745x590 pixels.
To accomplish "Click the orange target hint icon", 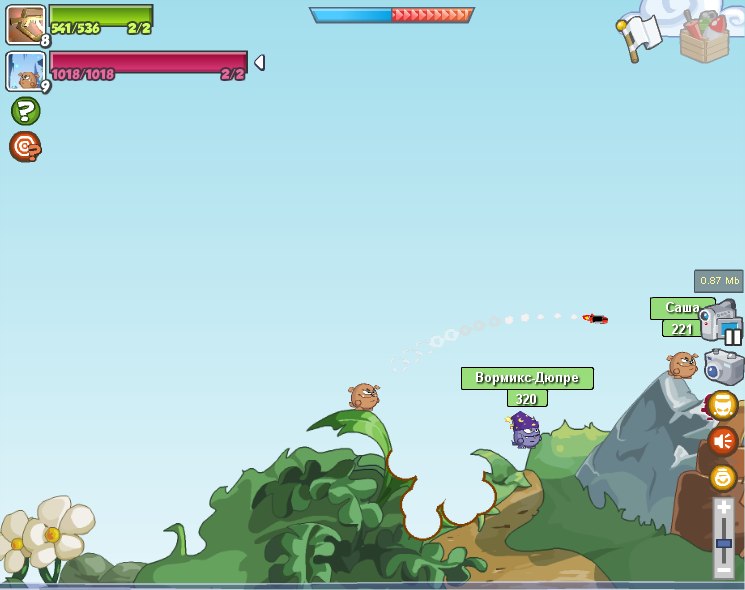I will coord(25,147).
